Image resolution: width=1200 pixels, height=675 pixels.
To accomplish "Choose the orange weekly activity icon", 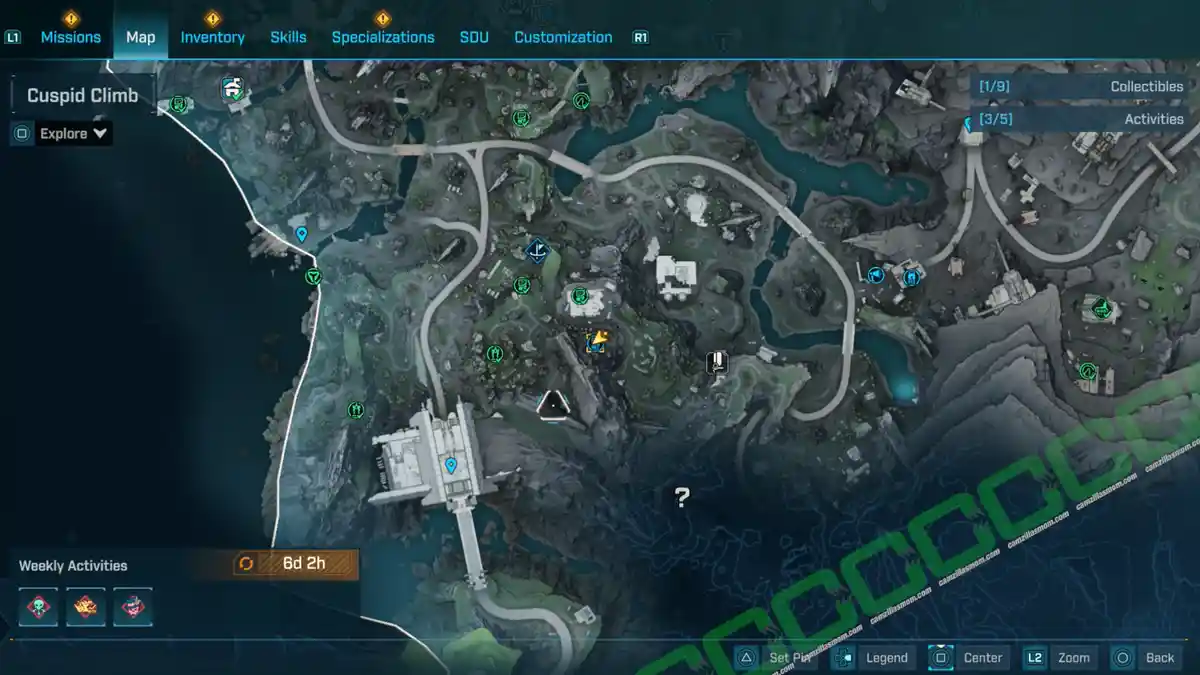I will 86,607.
